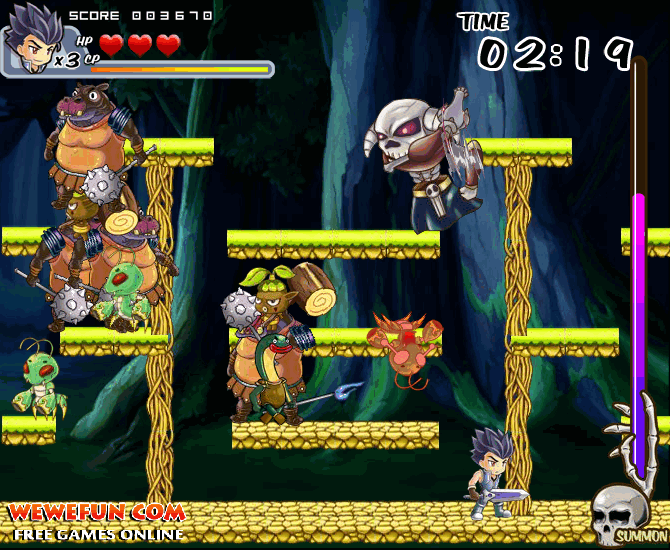The width and height of the screenshot is (670, 550).
Task: Open the WeWeFun.com free games link
Action: pyautogui.click(x=97, y=521)
